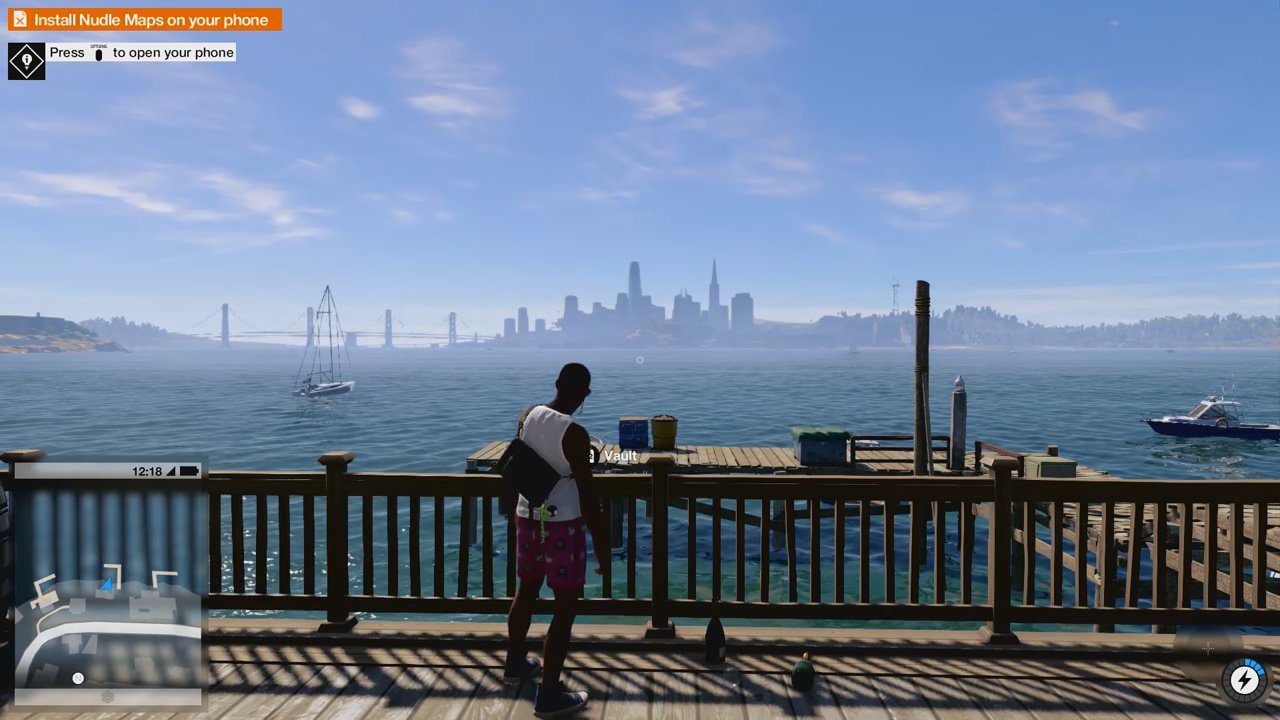The image size is (1280, 720).
Task: Select the white N marker on minimap
Action: tap(78, 679)
